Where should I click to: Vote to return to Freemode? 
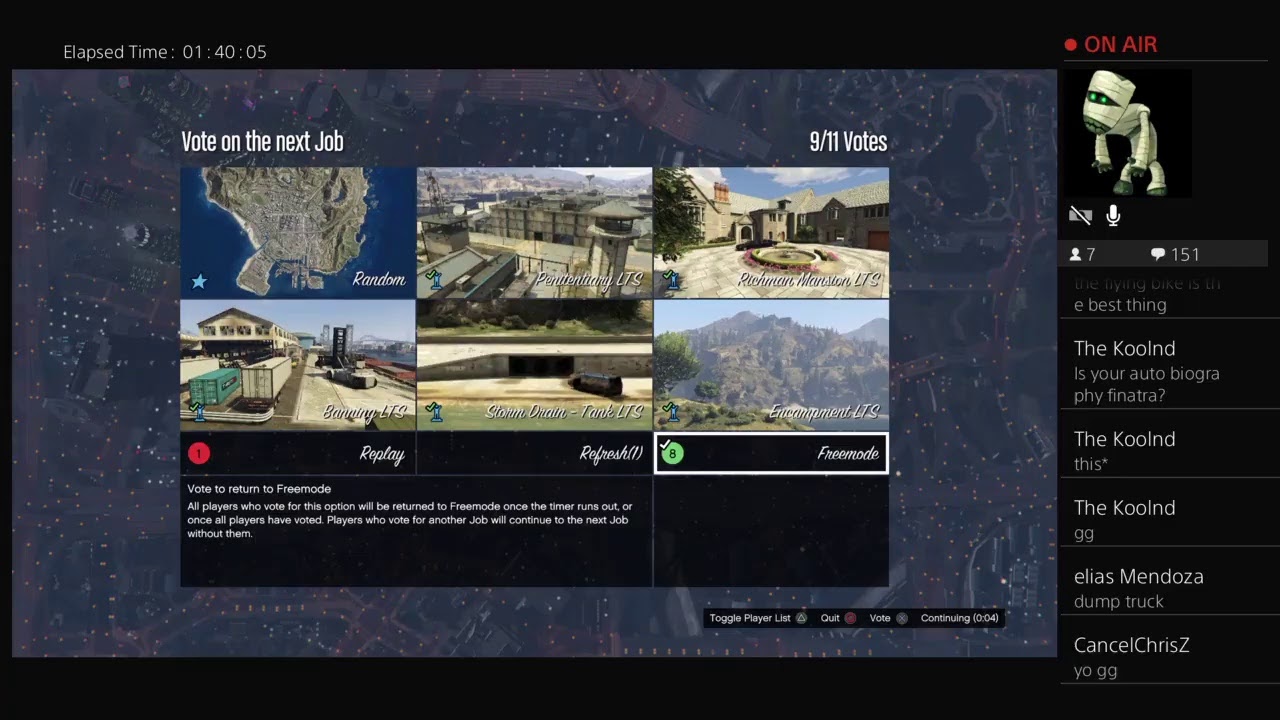(x=771, y=454)
